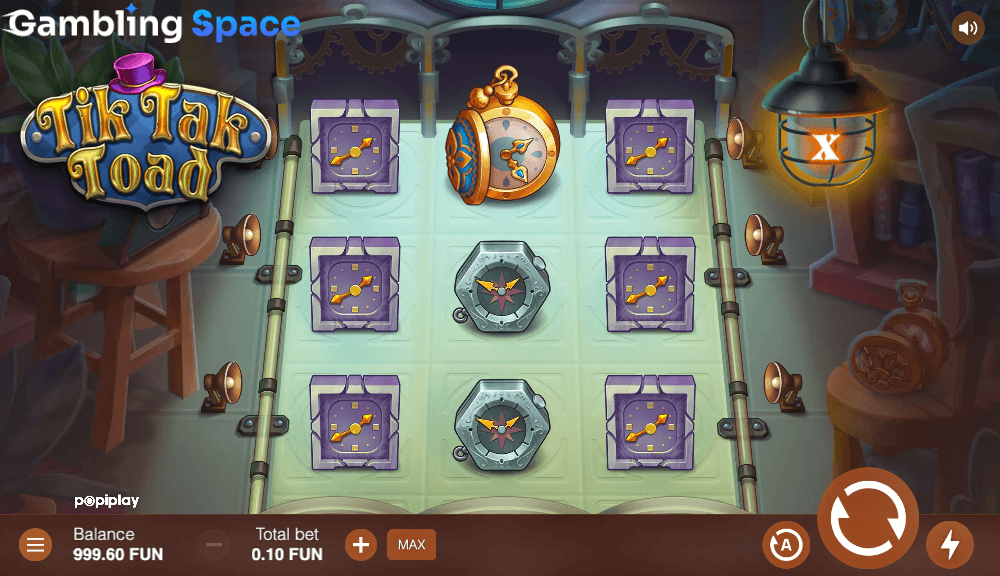The height and width of the screenshot is (576, 1000).
Task: Increase total bet with the plus button
Action: coord(361,545)
